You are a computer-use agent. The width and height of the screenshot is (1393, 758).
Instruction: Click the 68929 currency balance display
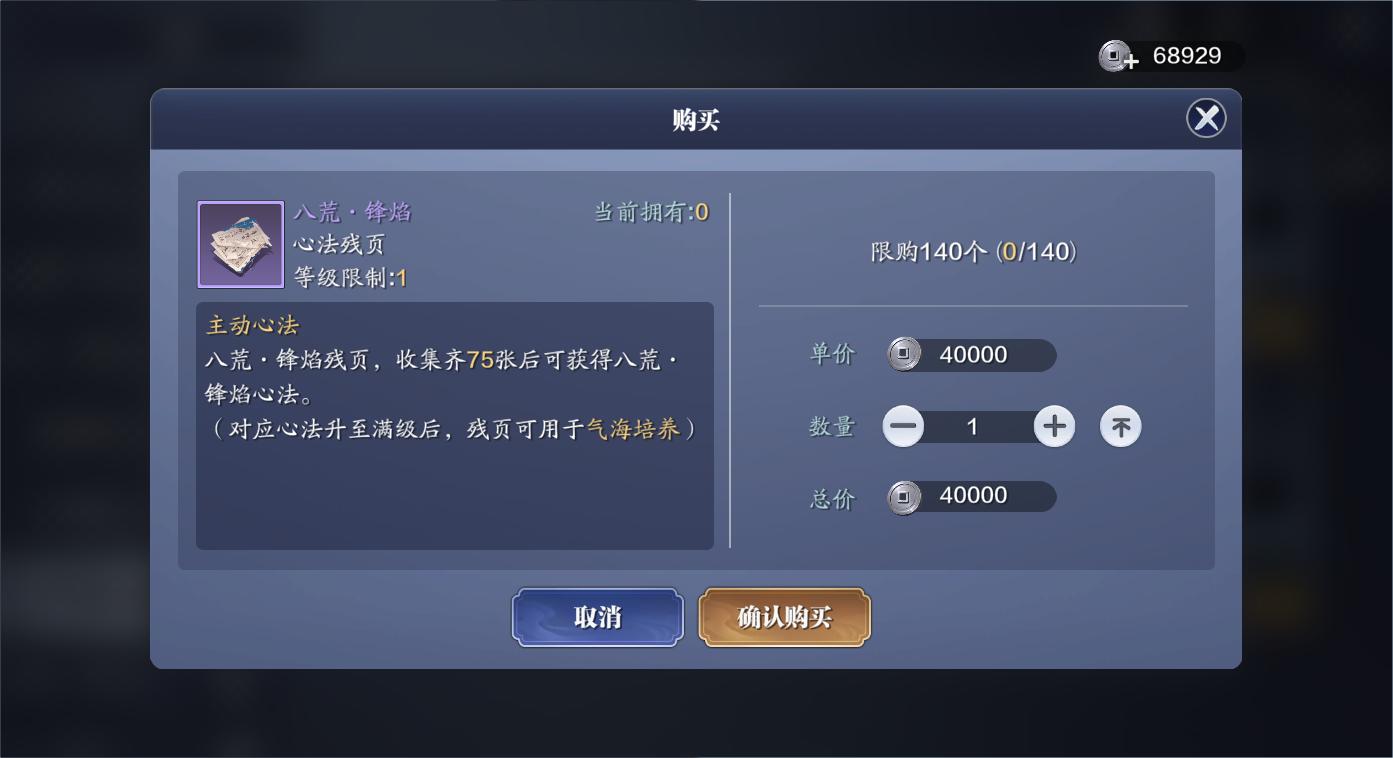point(1190,56)
